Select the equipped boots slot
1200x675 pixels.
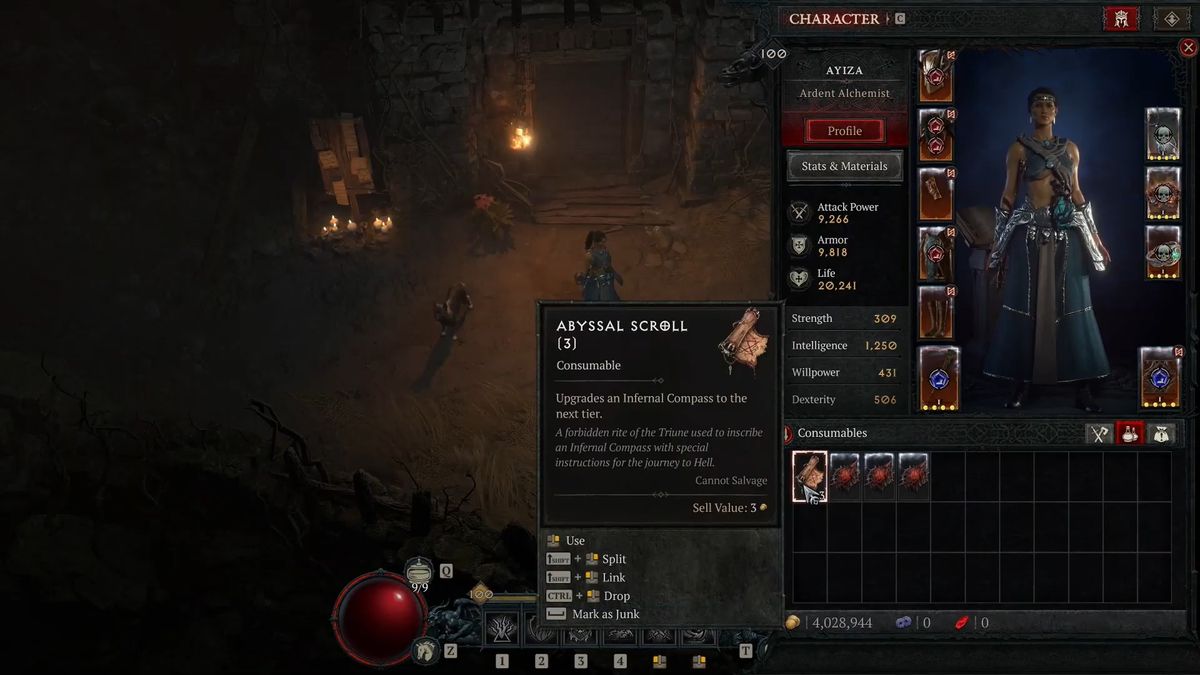coord(936,312)
